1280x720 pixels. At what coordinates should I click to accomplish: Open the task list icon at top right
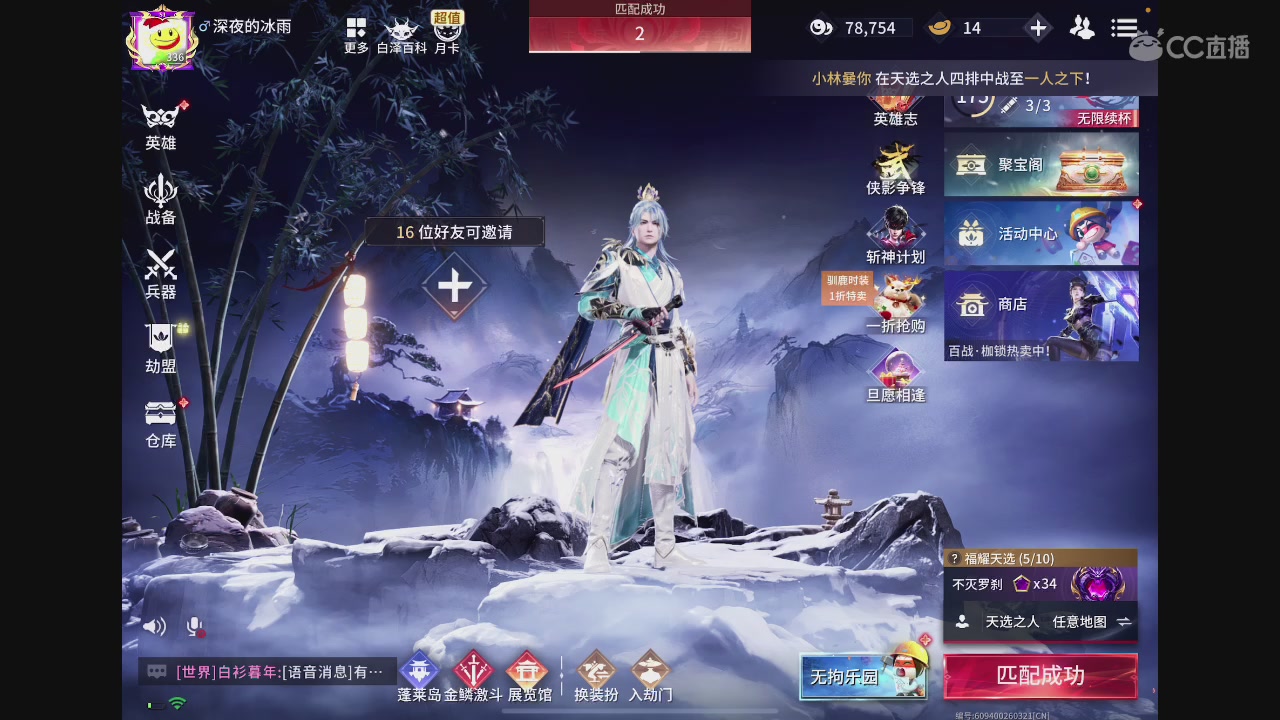[x=1124, y=27]
